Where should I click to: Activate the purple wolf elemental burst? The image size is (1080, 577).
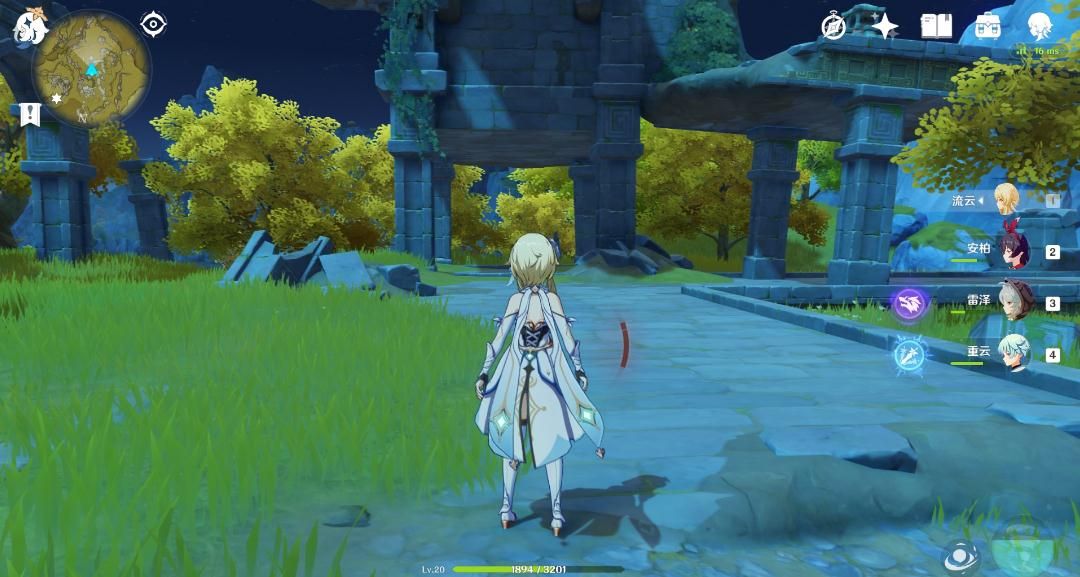[909, 303]
